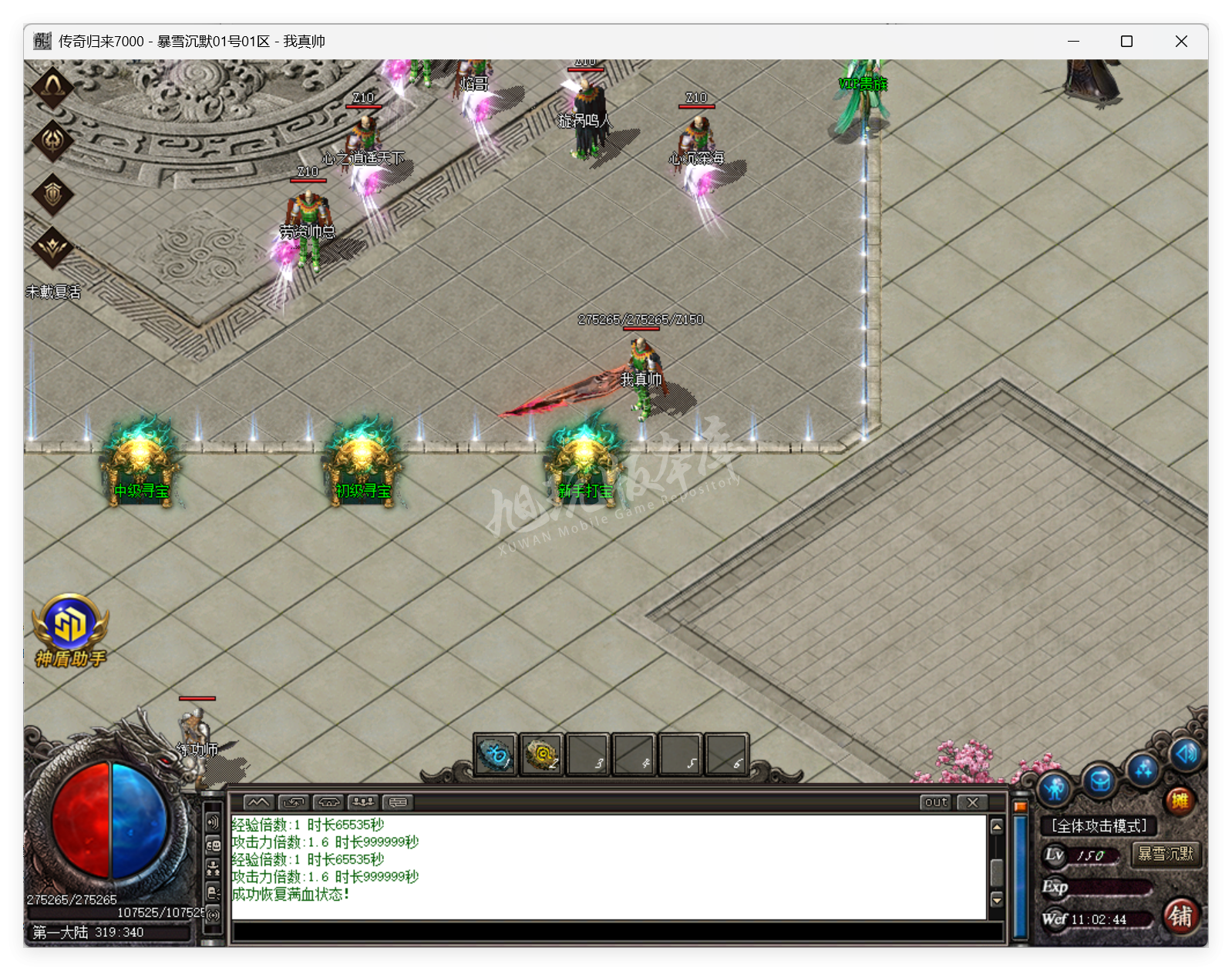This screenshot has height=971, width=1232.
Task: Click the chat log's scroll-up arrow
Action: [997, 827]
